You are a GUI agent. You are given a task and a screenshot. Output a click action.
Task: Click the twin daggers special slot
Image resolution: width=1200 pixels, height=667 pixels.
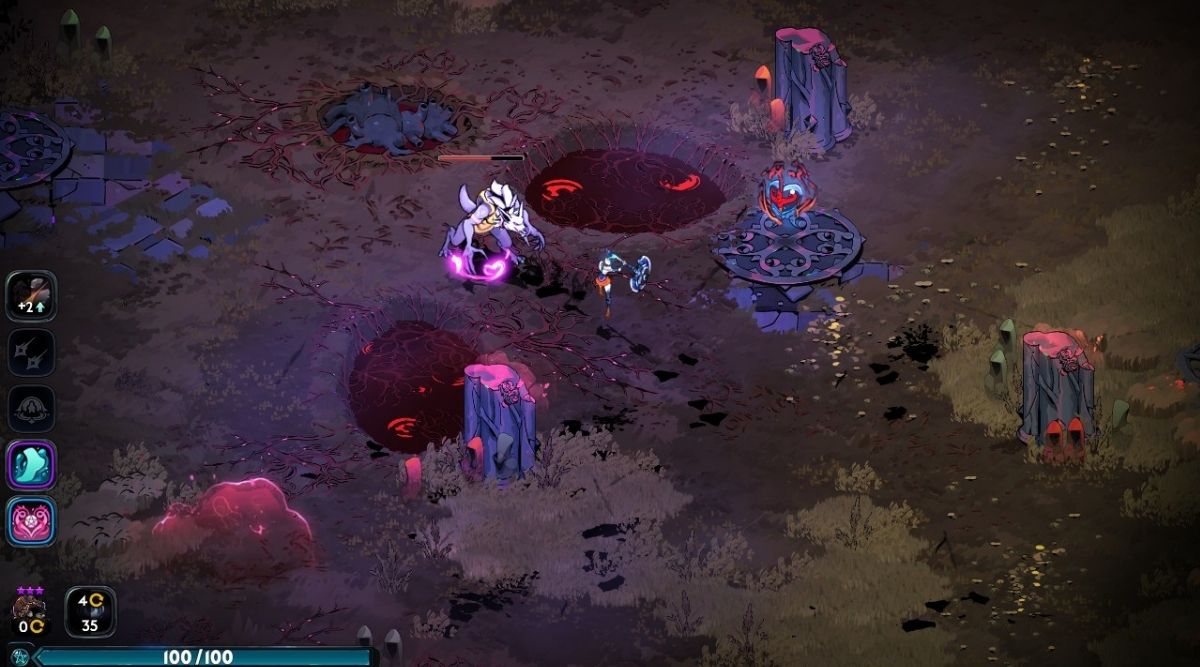[x=31, y=353]
